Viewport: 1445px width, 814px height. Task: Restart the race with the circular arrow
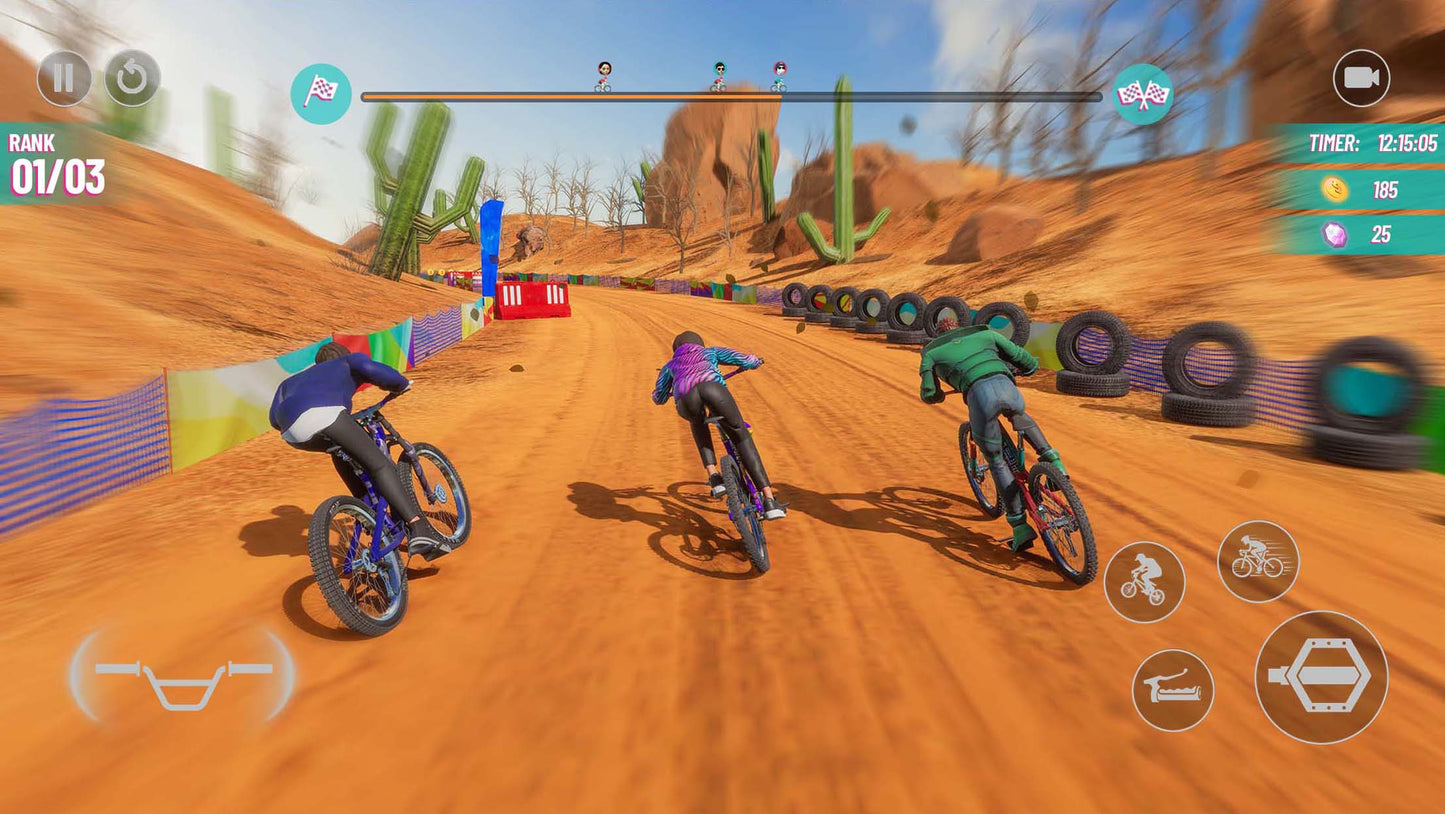tap(132, 78)
